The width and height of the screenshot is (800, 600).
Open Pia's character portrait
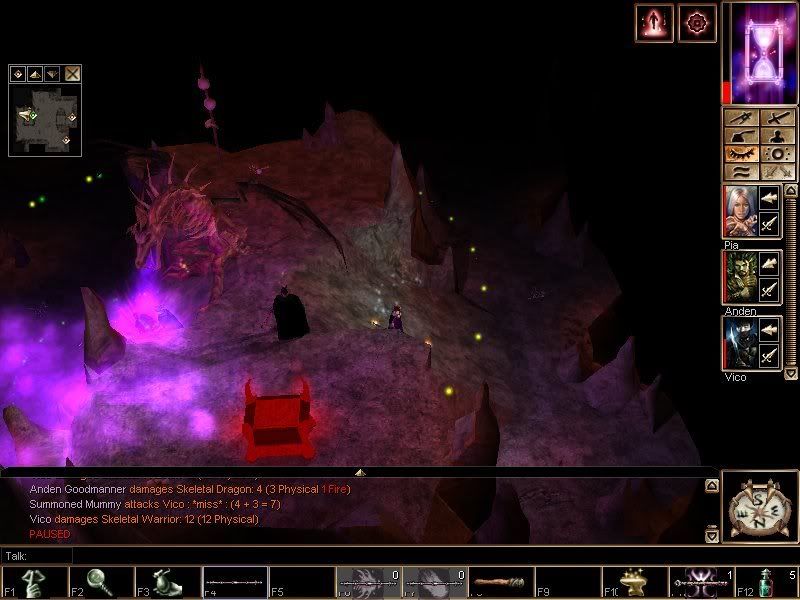click(738, 212)
